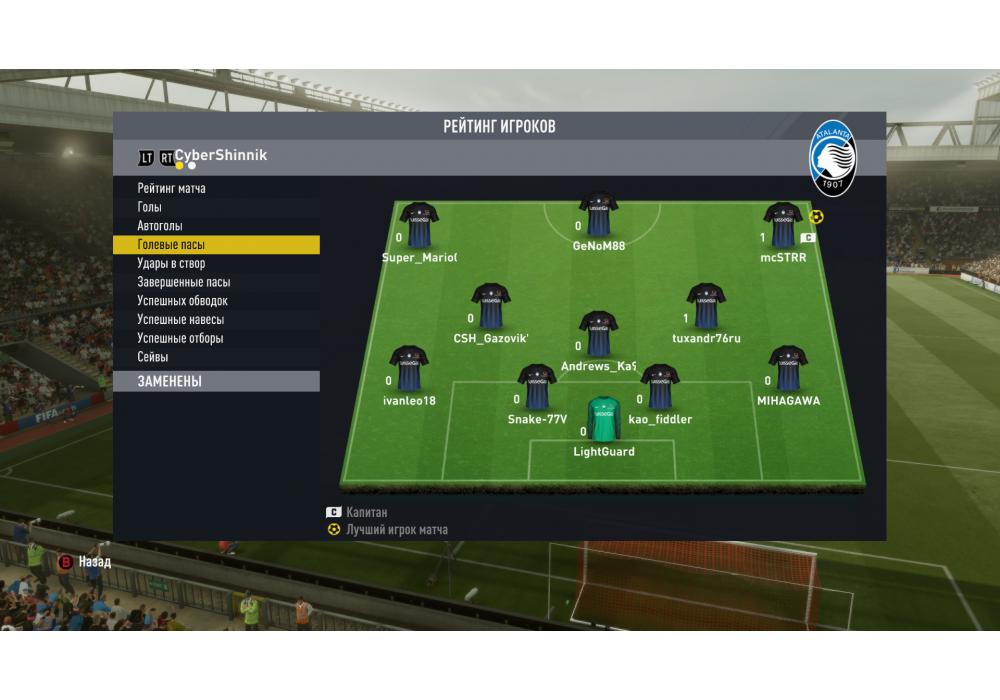Switch to Завершенные пасы stats
The width and height of the screenshot is (1000, 700).
[184, 282]
